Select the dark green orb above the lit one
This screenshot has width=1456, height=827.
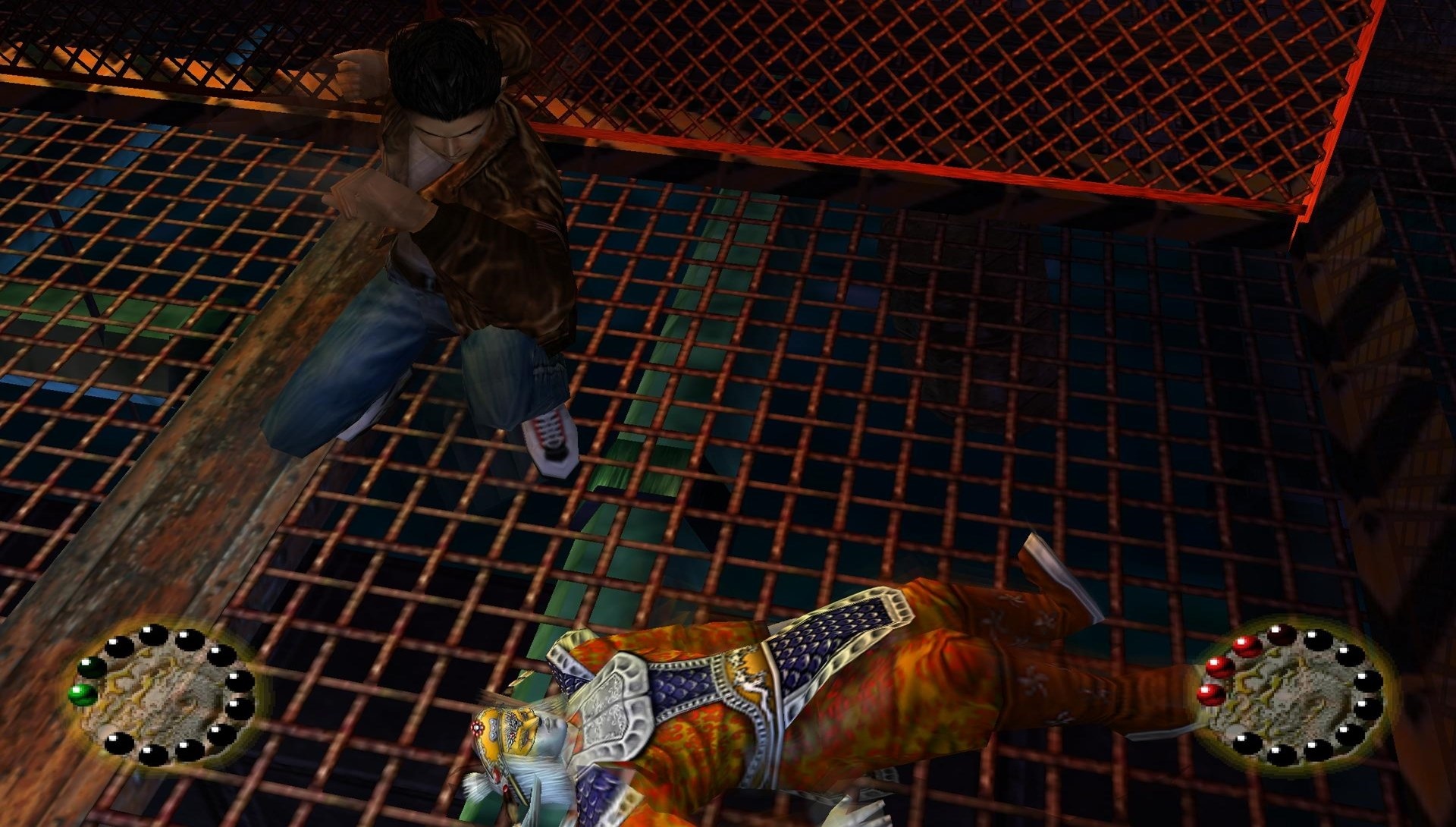coord(90,668)
